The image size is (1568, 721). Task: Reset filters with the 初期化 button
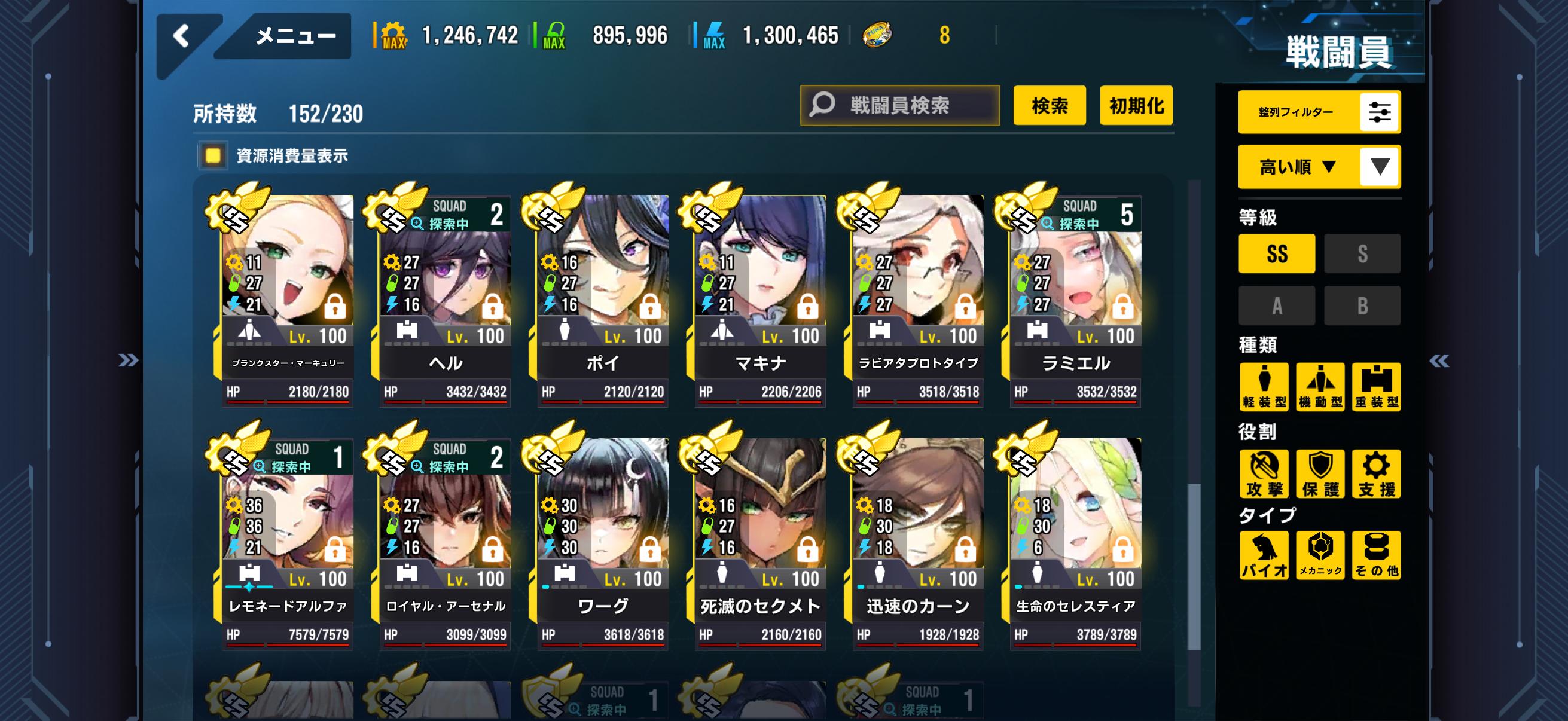tap(1136, 105)
